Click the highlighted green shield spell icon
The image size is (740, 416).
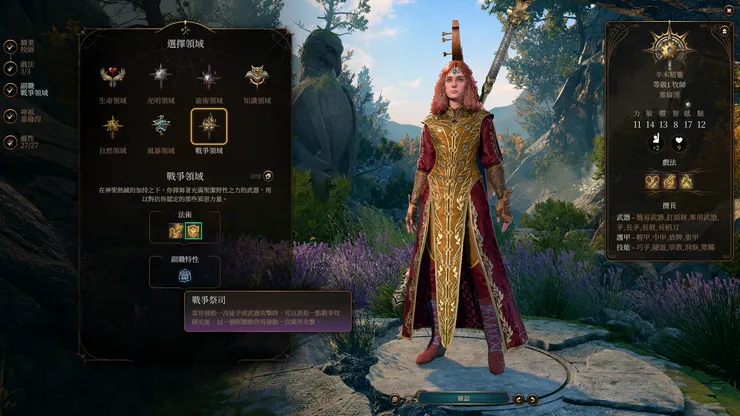(x=194, y=231)
